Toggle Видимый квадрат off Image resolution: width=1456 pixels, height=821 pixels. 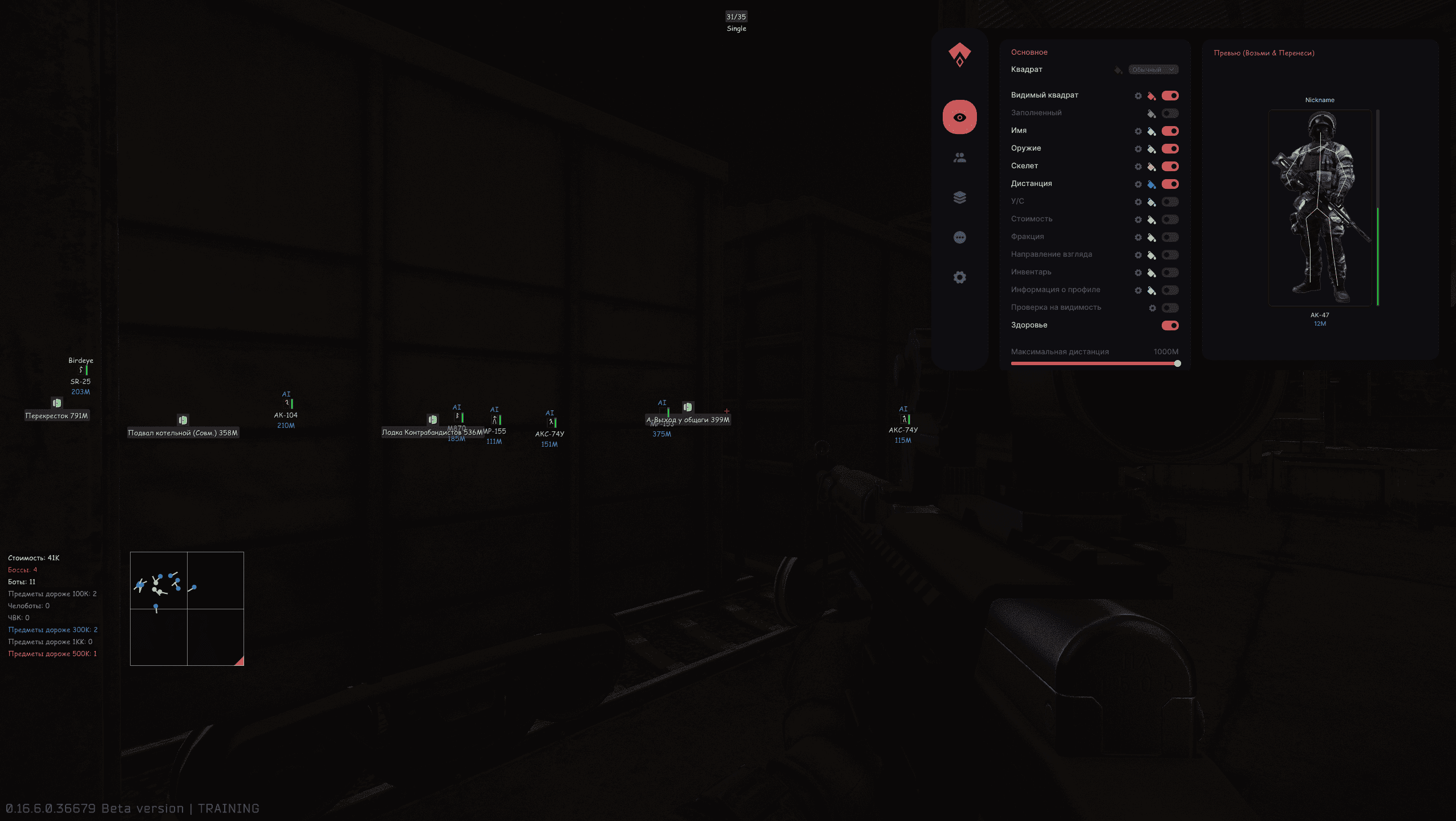pyautogui.click(x=1170, y=96)
